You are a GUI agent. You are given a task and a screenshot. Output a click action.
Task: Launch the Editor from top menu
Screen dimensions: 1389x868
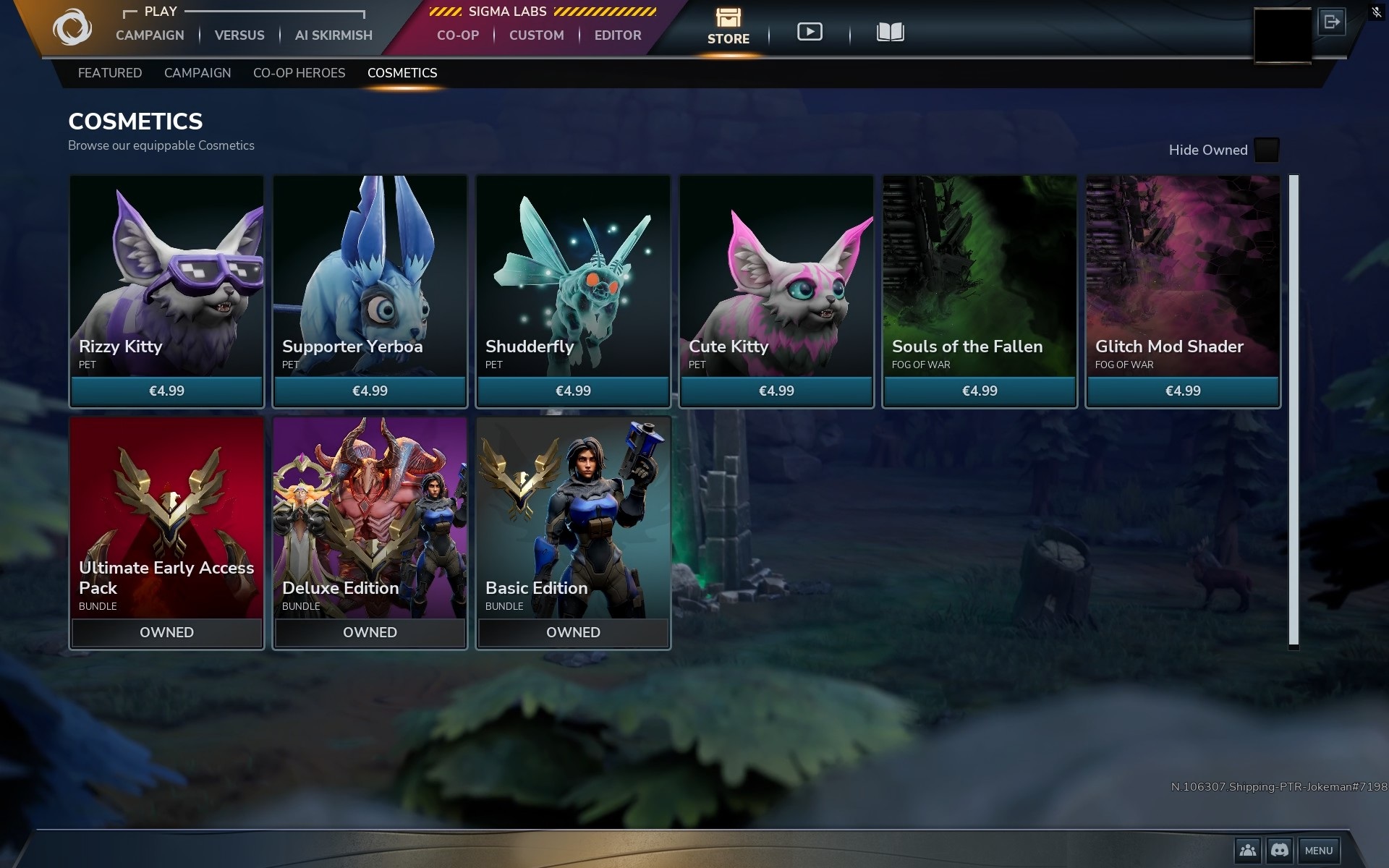click(x=618, y=35)
